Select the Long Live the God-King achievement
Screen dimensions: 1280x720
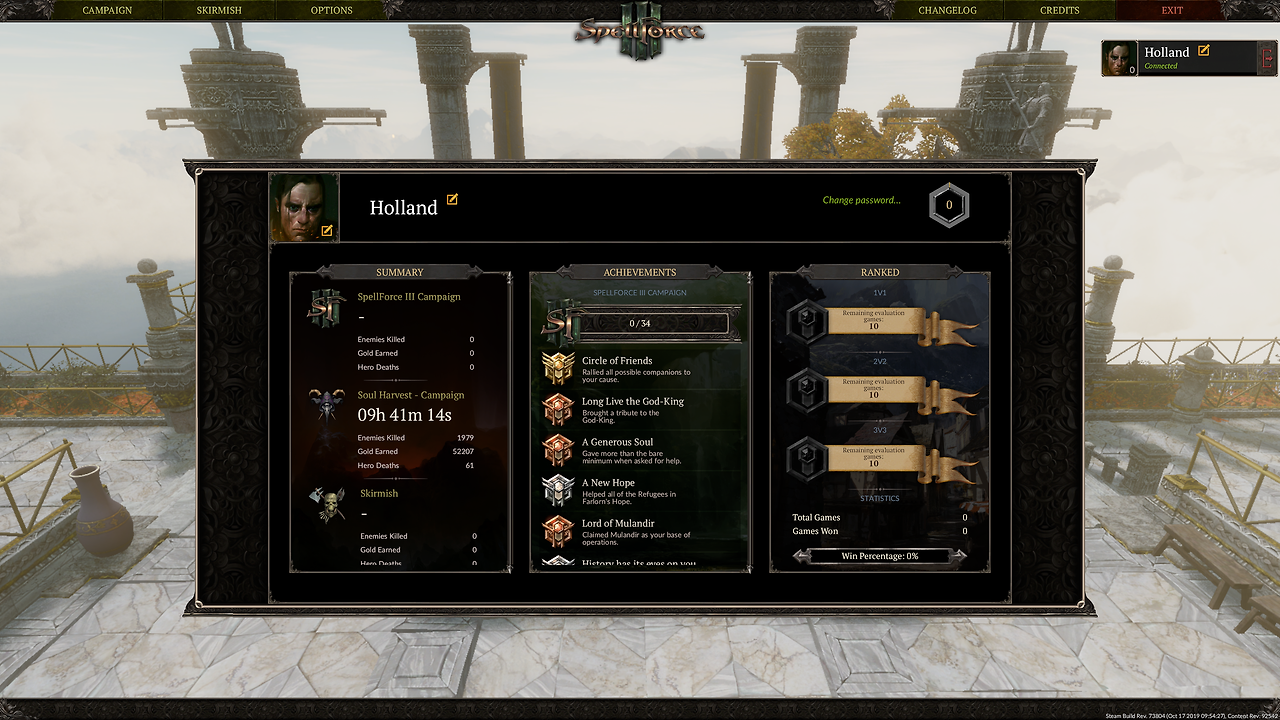point(633,402)
